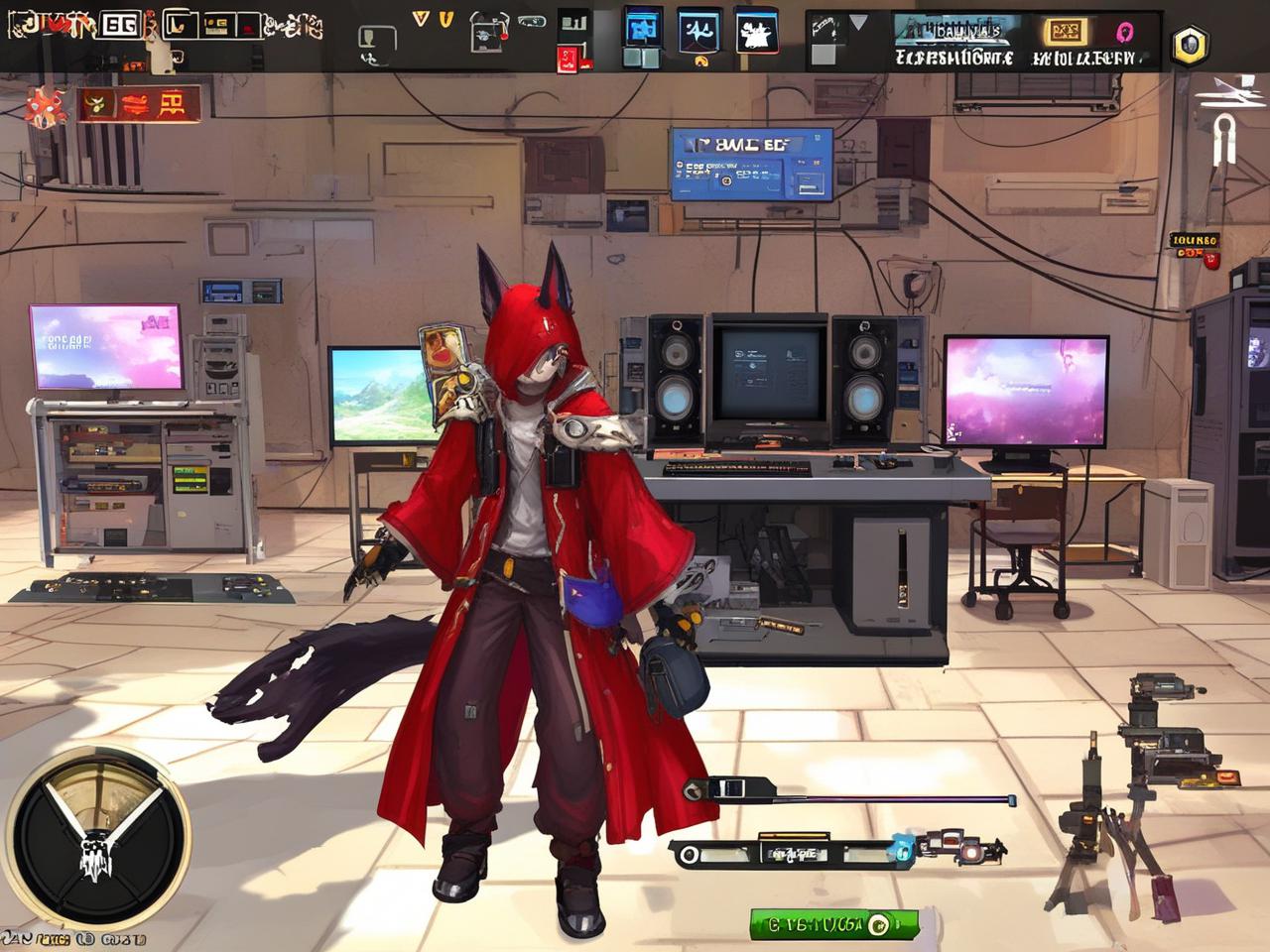Click the yellow shield chevron icon

[446, 19]
